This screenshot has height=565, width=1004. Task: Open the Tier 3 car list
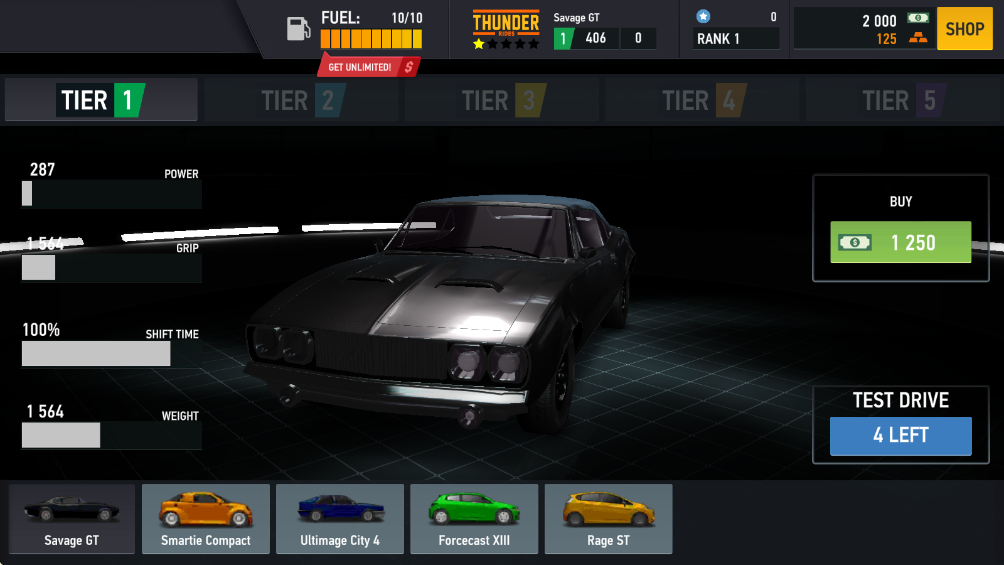coord(502,100)
